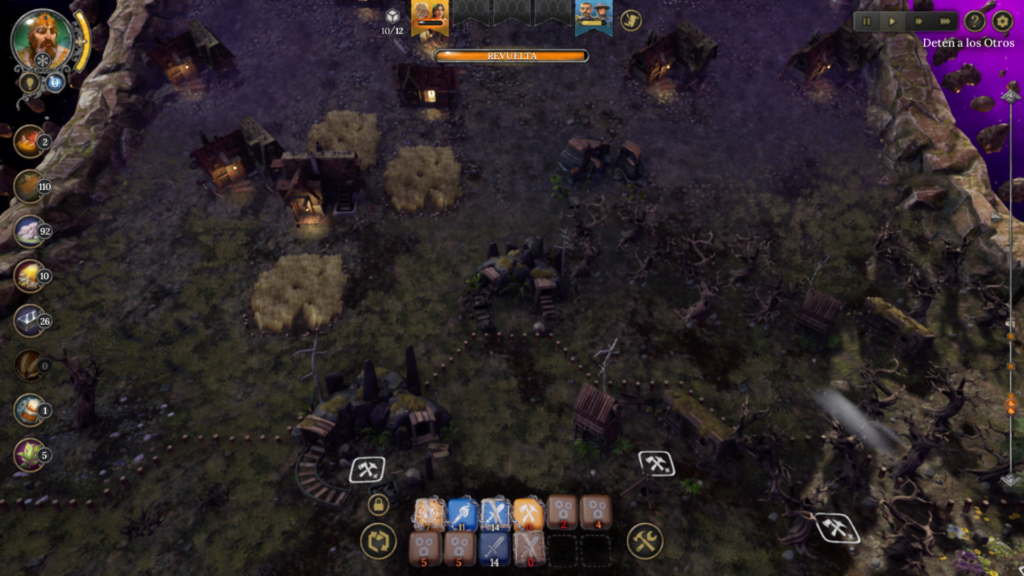Viewport: 1024px width, 576px height.
Task: Click the round gold icon beside the banners
Action: click(x=631, y=20)
